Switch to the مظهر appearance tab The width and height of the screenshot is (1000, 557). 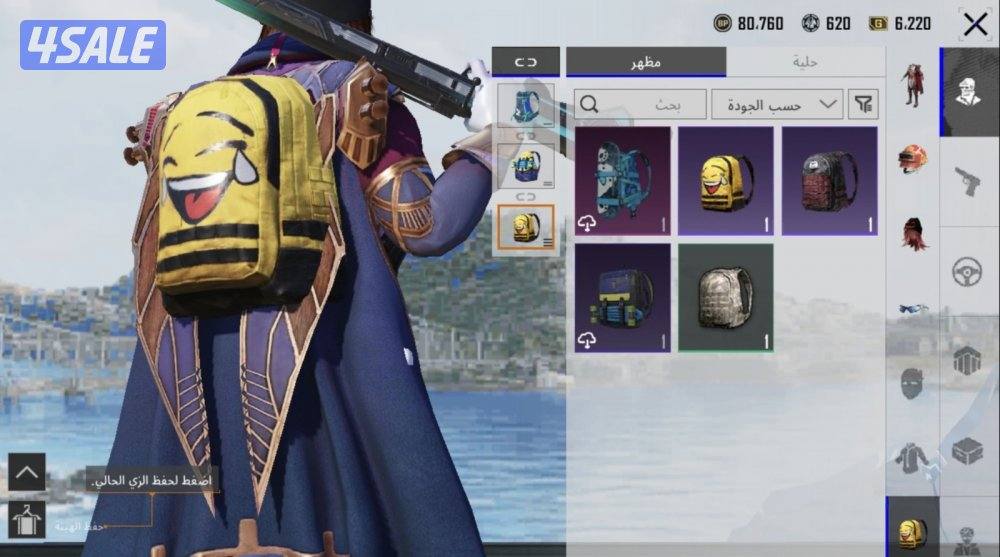646,62
